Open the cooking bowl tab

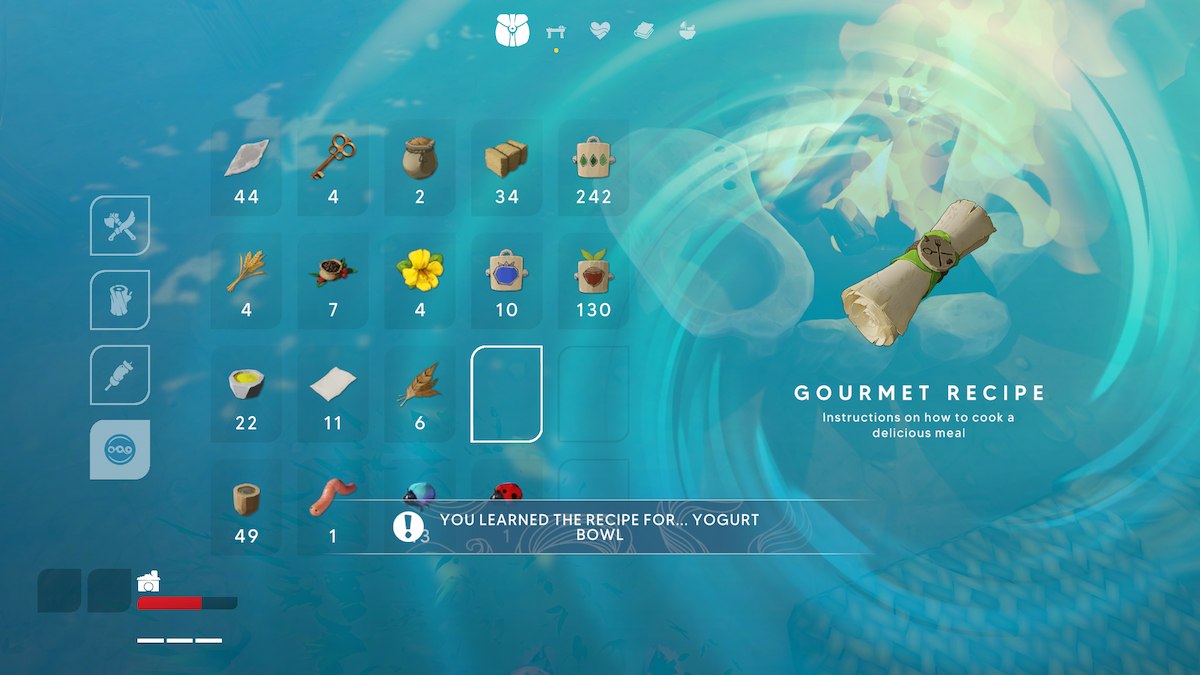click(687, 31)
